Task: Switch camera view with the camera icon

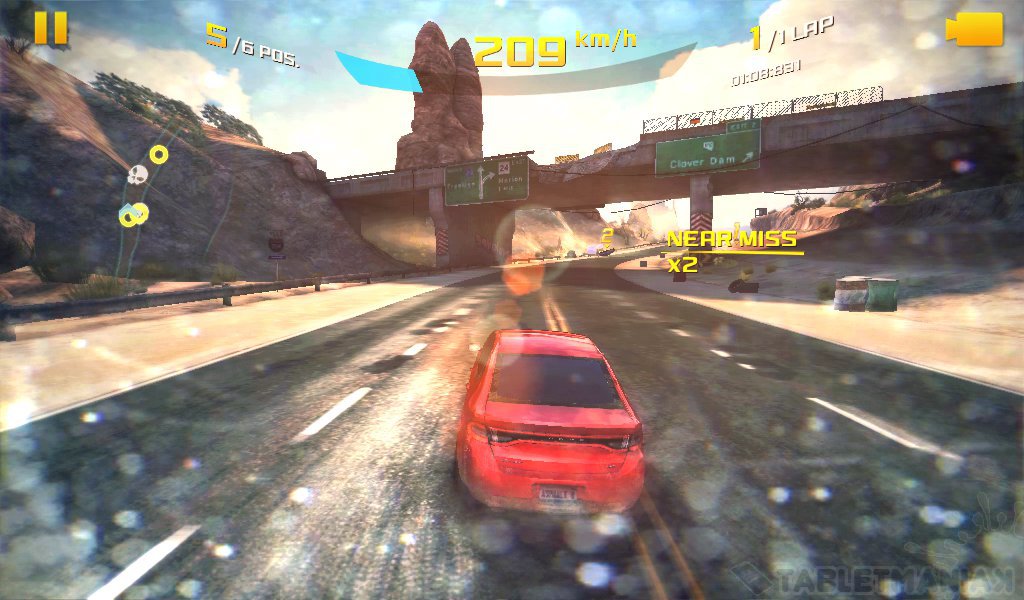Action: tap(974, 29)
